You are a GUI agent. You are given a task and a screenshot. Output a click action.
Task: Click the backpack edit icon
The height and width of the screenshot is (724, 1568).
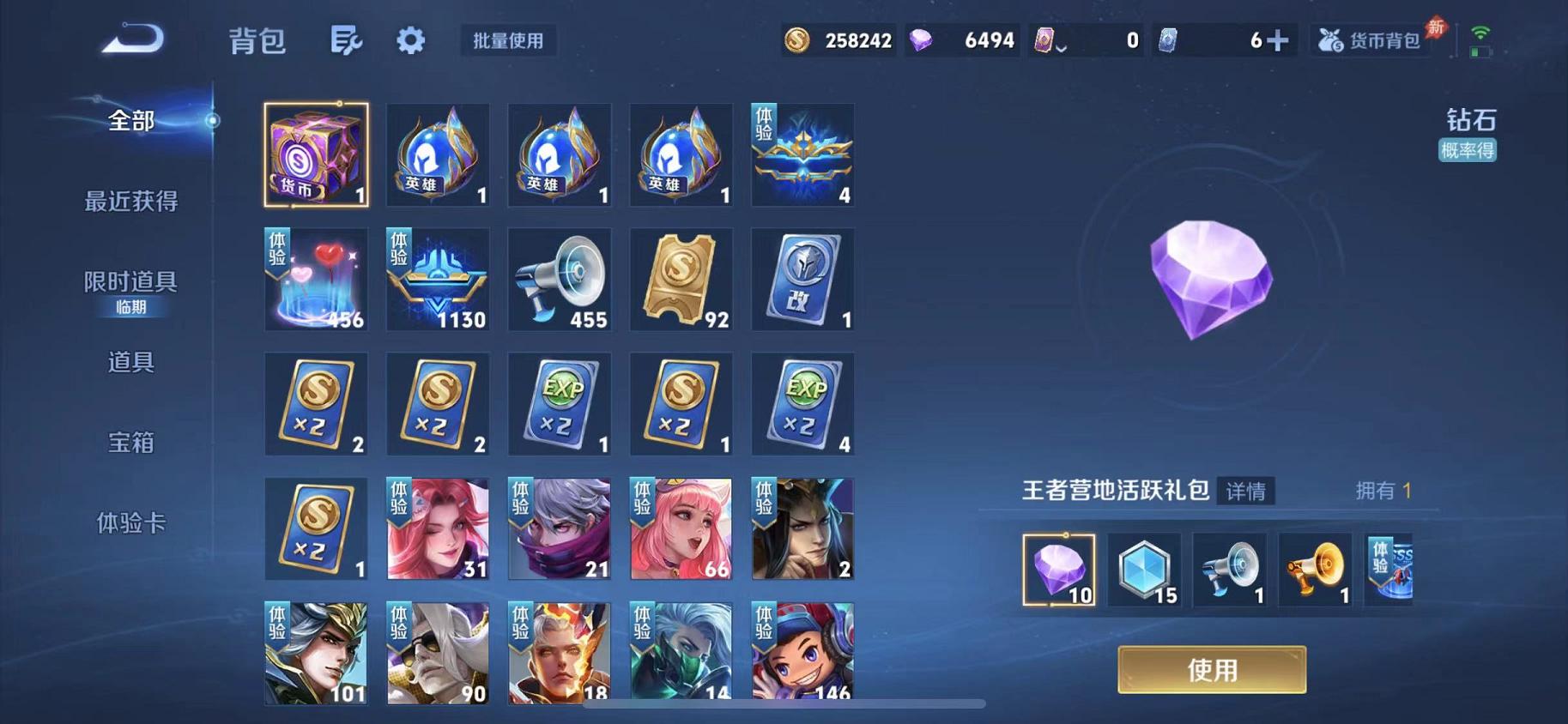click(x=347, y=39)
